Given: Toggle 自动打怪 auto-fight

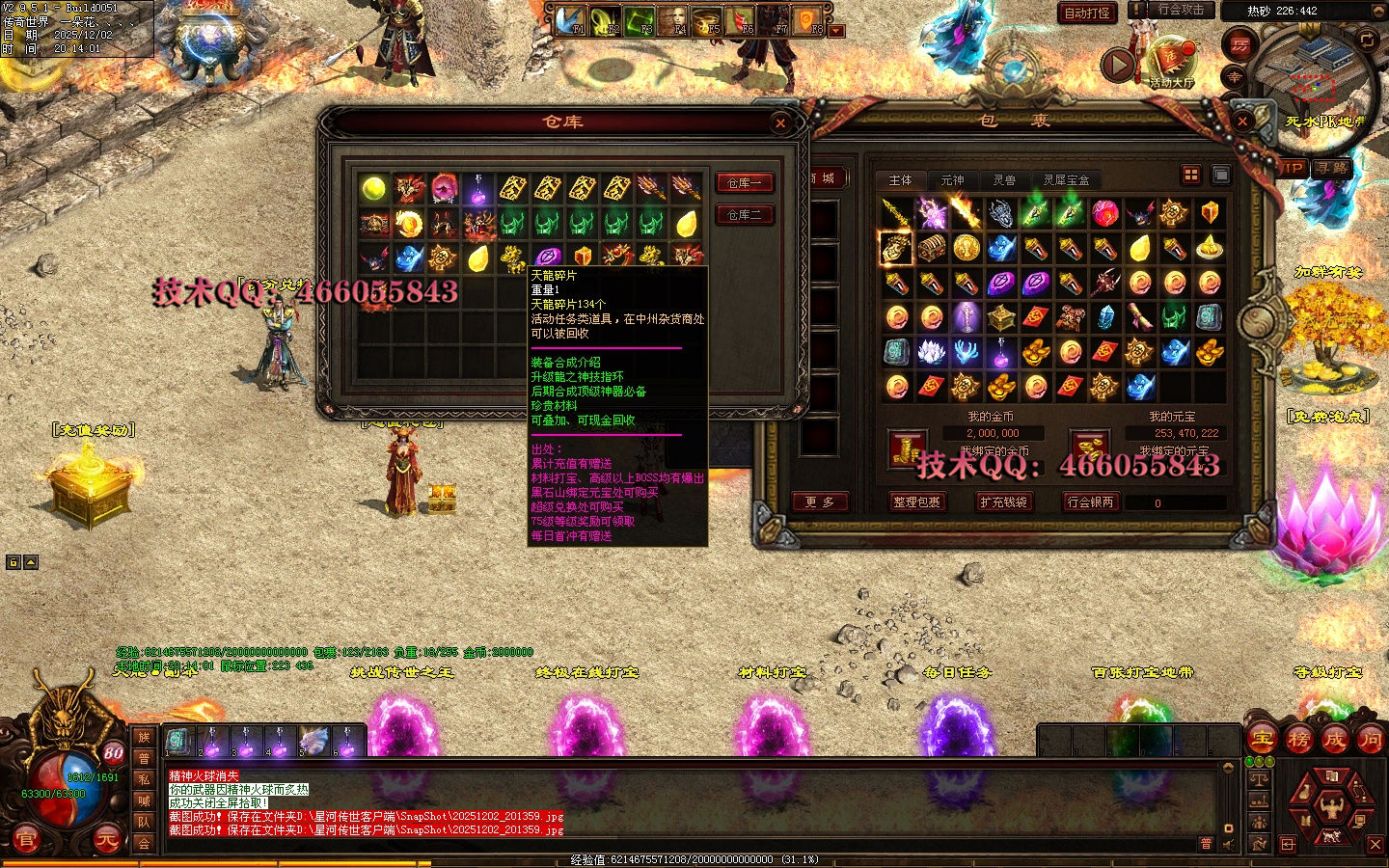Looking at the screenshot, I should 1087,13.
